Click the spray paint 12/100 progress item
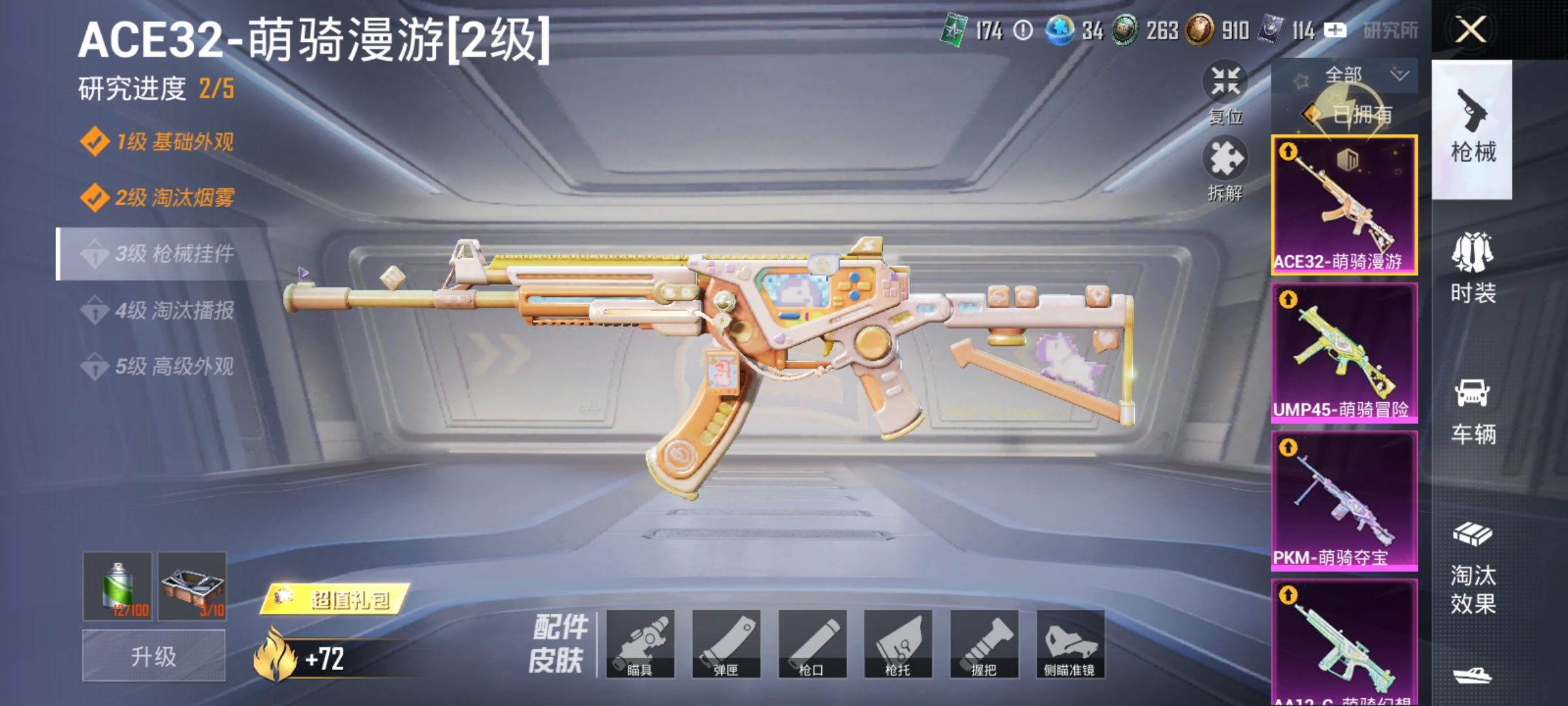1568x706 pixels. tap(118, 587)
